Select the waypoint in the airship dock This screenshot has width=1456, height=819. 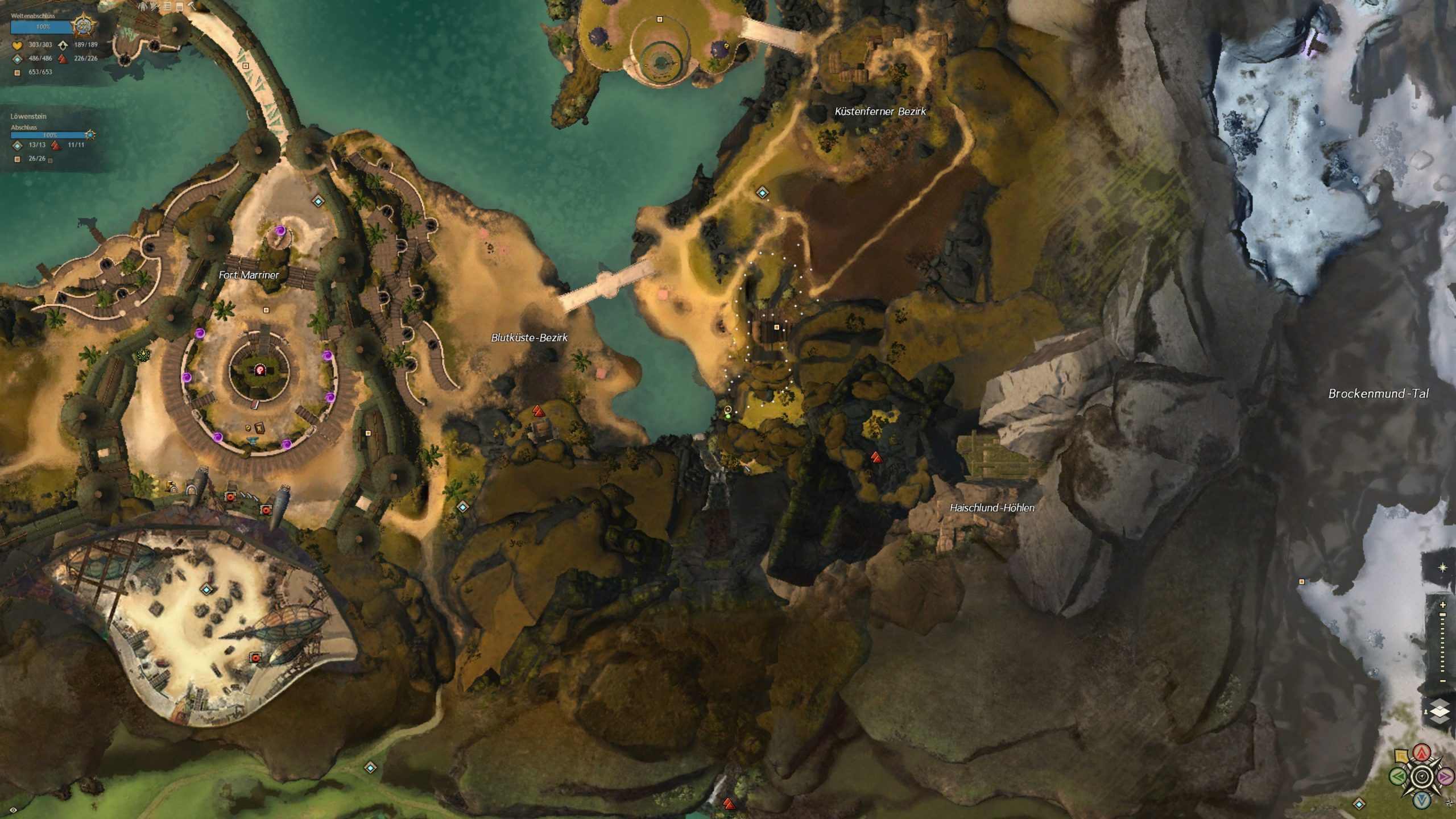click(206, 590)
